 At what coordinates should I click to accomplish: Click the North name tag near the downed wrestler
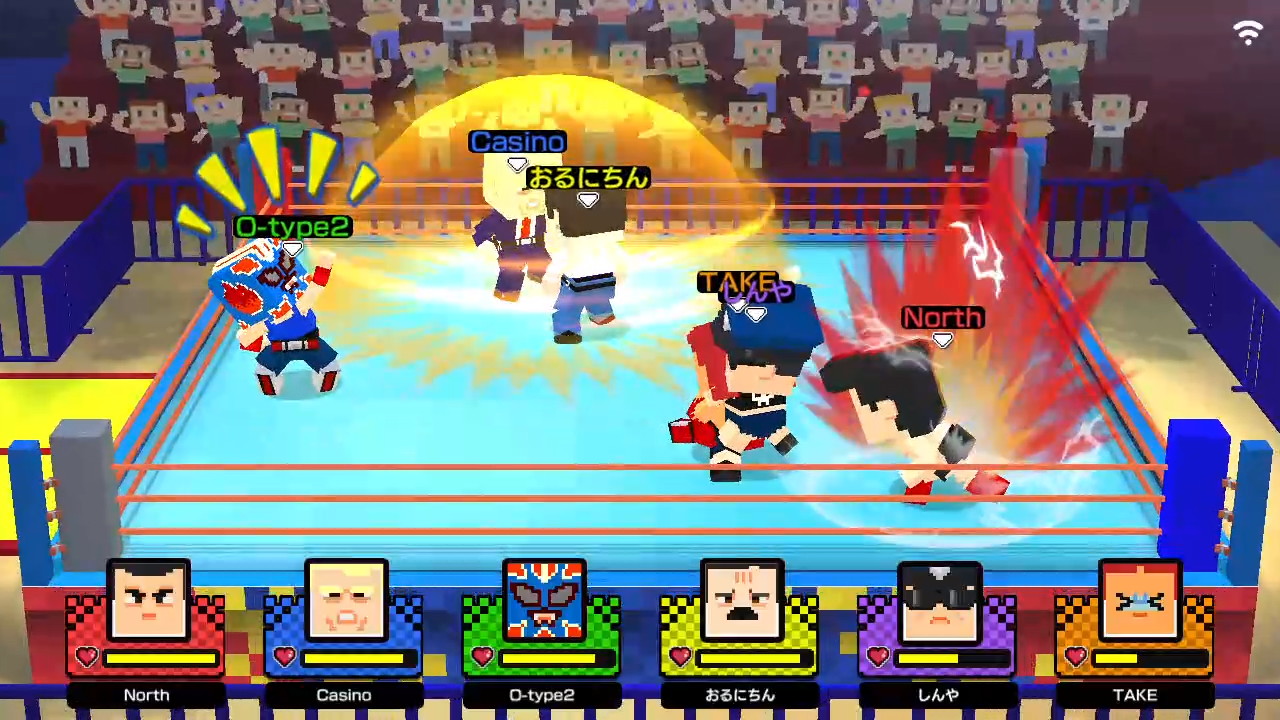coord(941,318)
